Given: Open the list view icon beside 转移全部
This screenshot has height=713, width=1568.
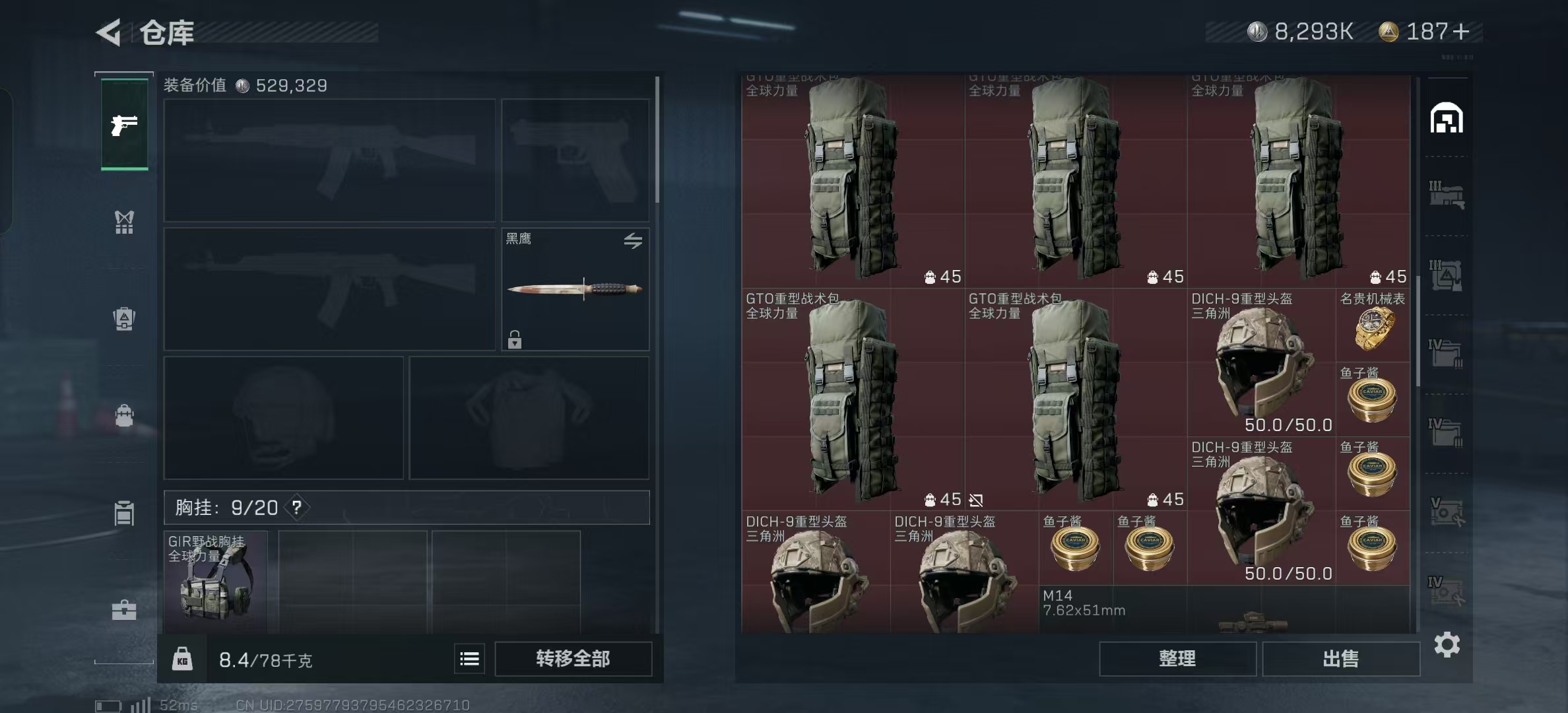Looking at the screenshot, I should pyautogui.click(x=469, y=659).
